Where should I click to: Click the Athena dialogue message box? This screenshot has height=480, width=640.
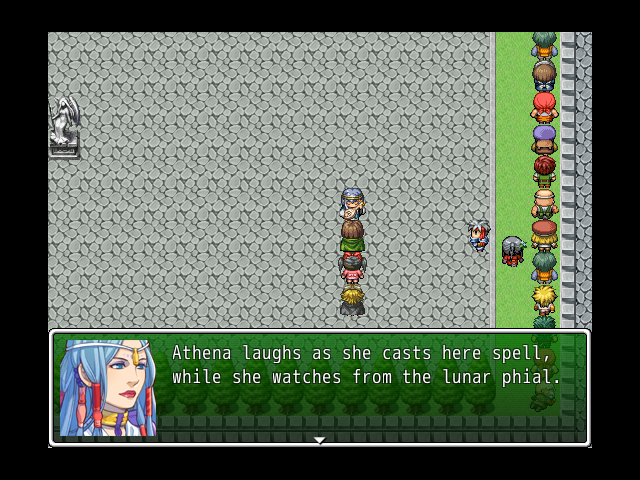(x=366, y=386)
